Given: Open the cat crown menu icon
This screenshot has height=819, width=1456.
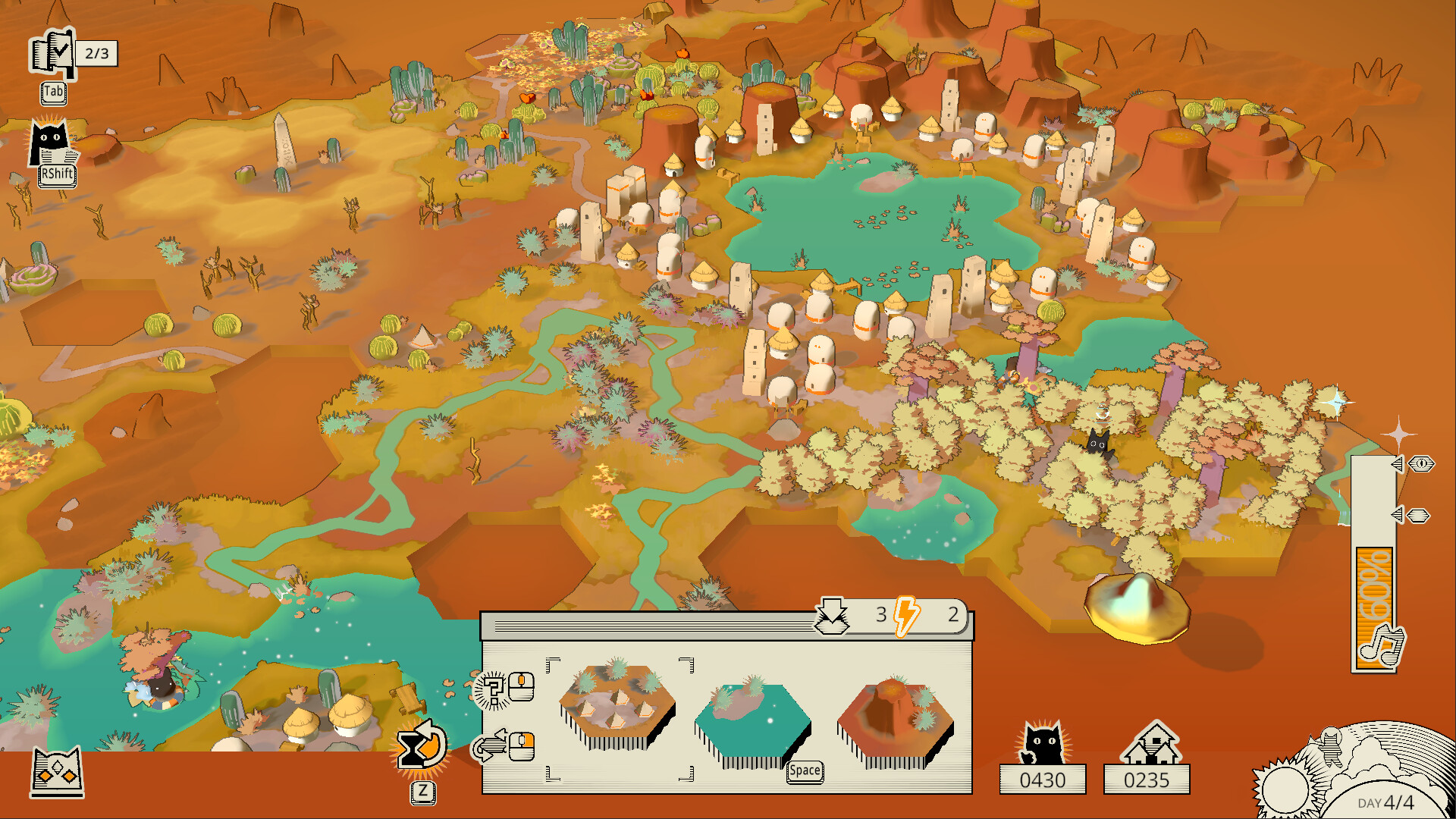Looking at the screenshot, I should (57, 772).
